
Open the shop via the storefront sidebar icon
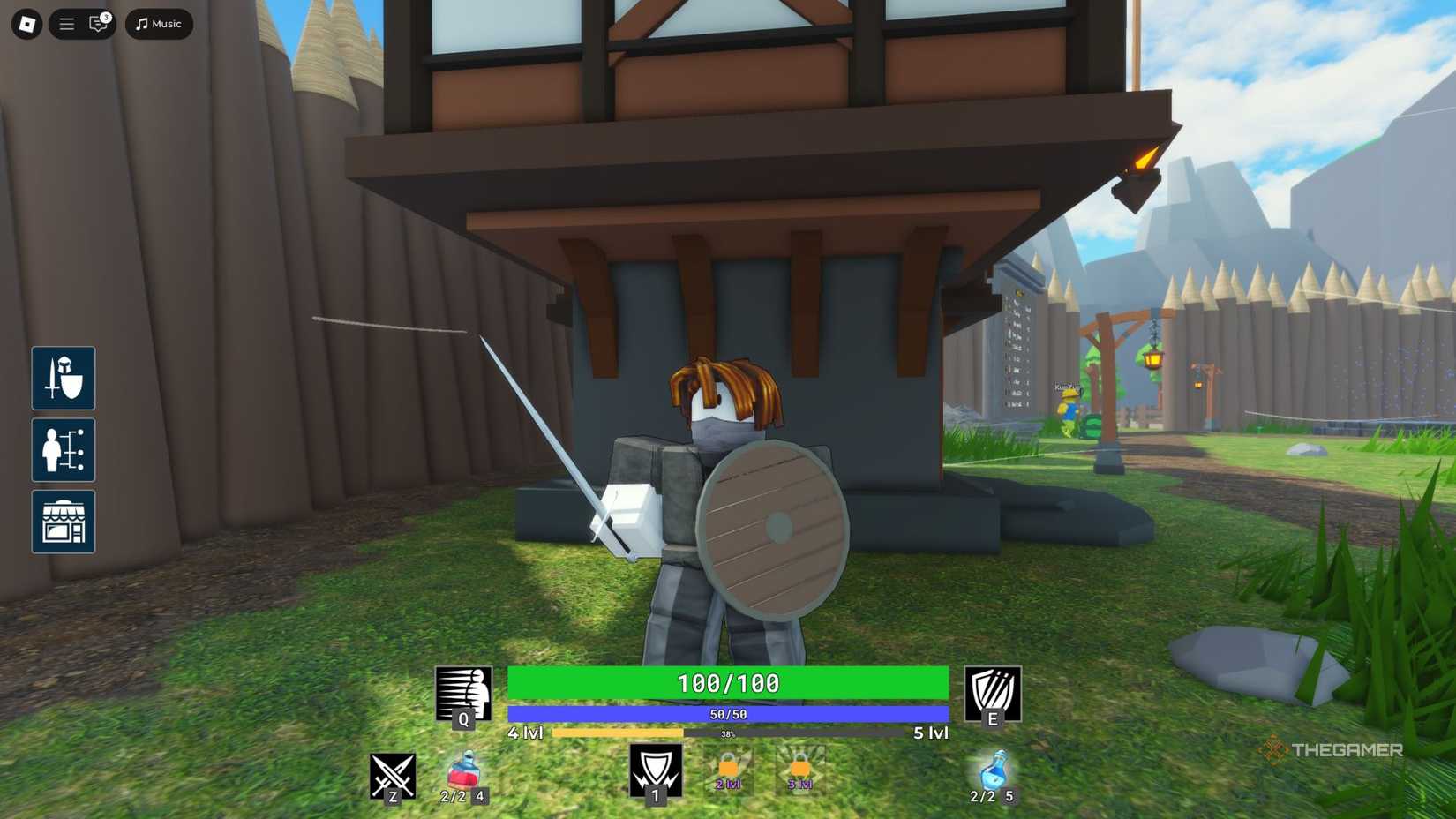[x=63, y=522]
